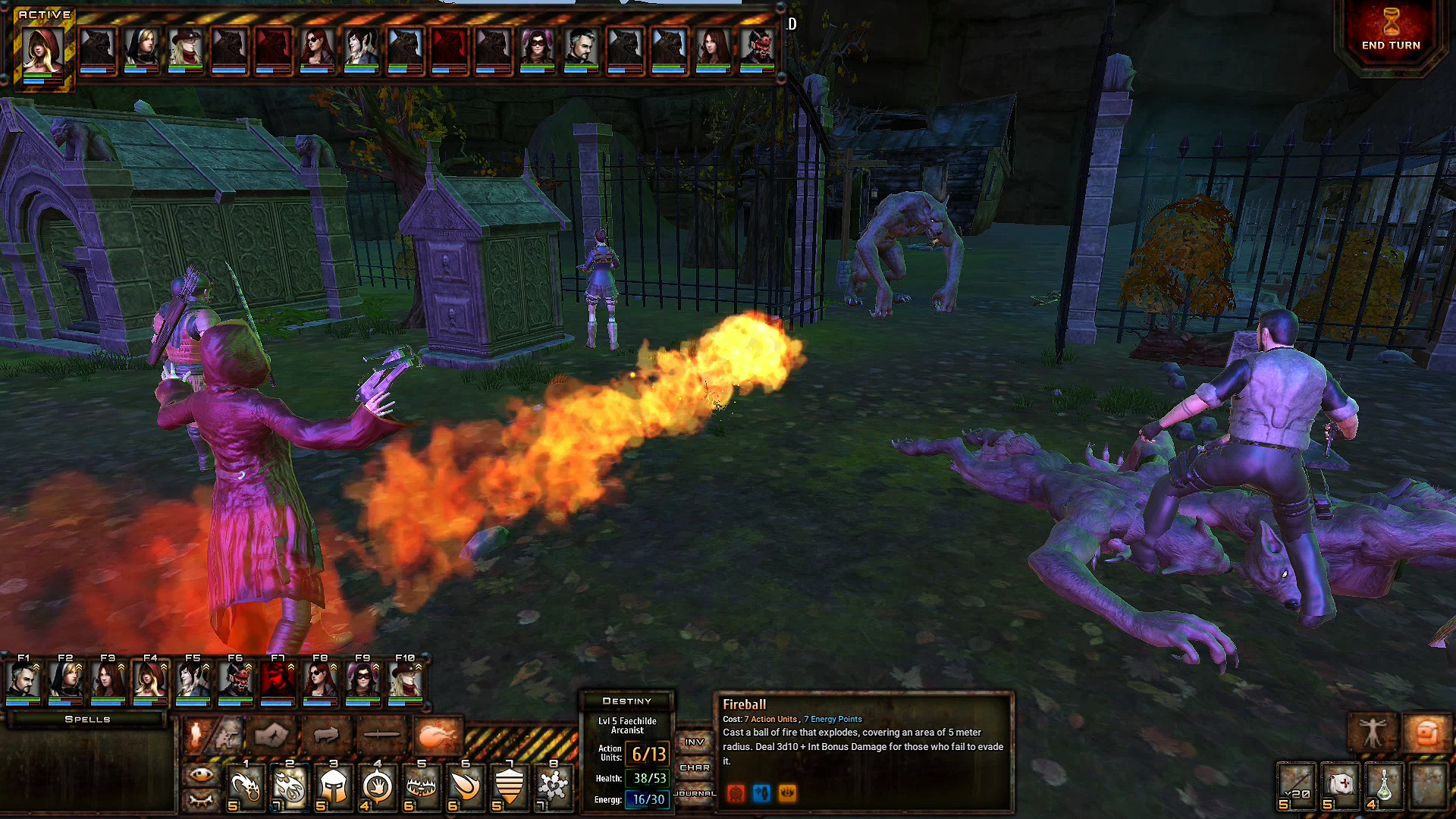Screen dimensions: 1456x819
Task: Switch to the JOURNAL tab
Action: tap(695, 793)
